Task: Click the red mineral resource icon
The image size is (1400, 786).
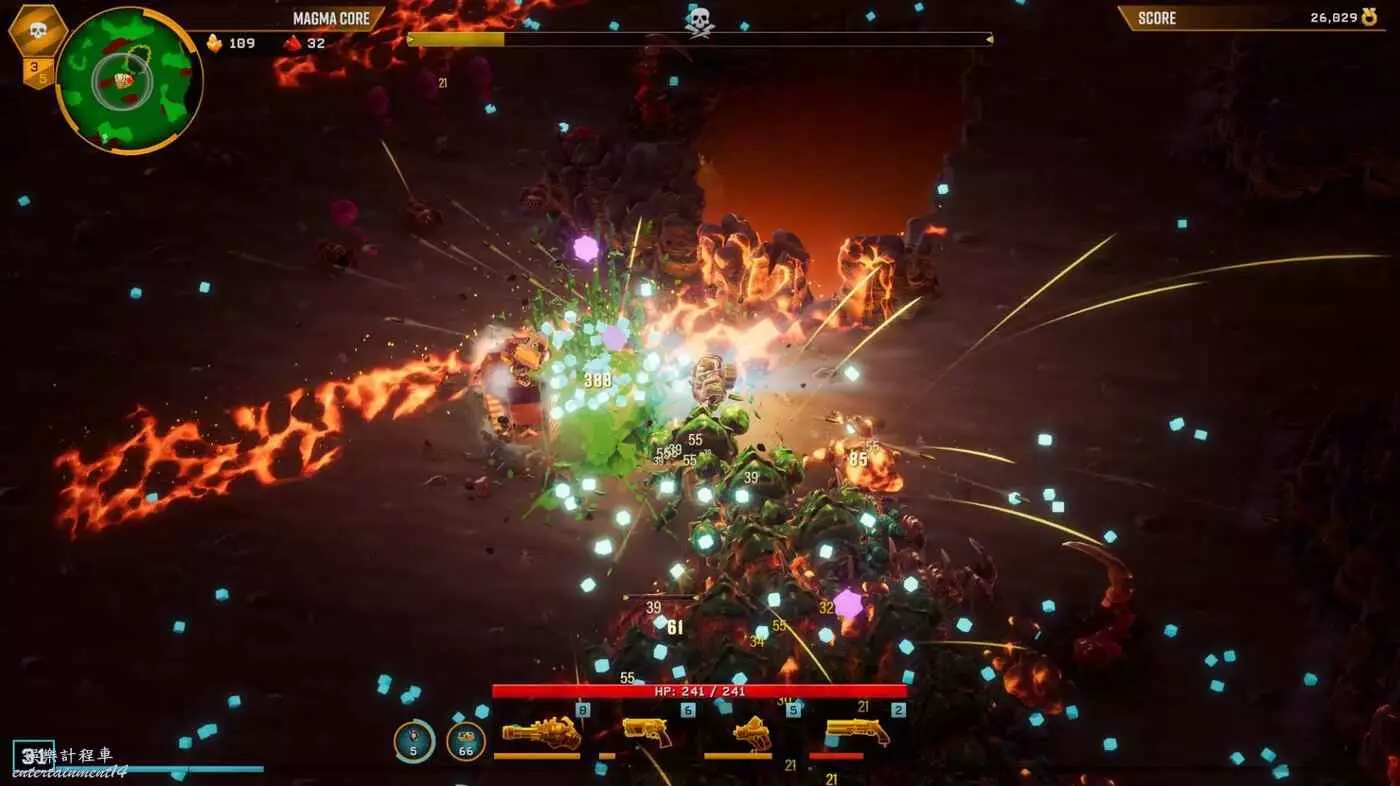Action: pyautogui.click(x=292, y=43)
